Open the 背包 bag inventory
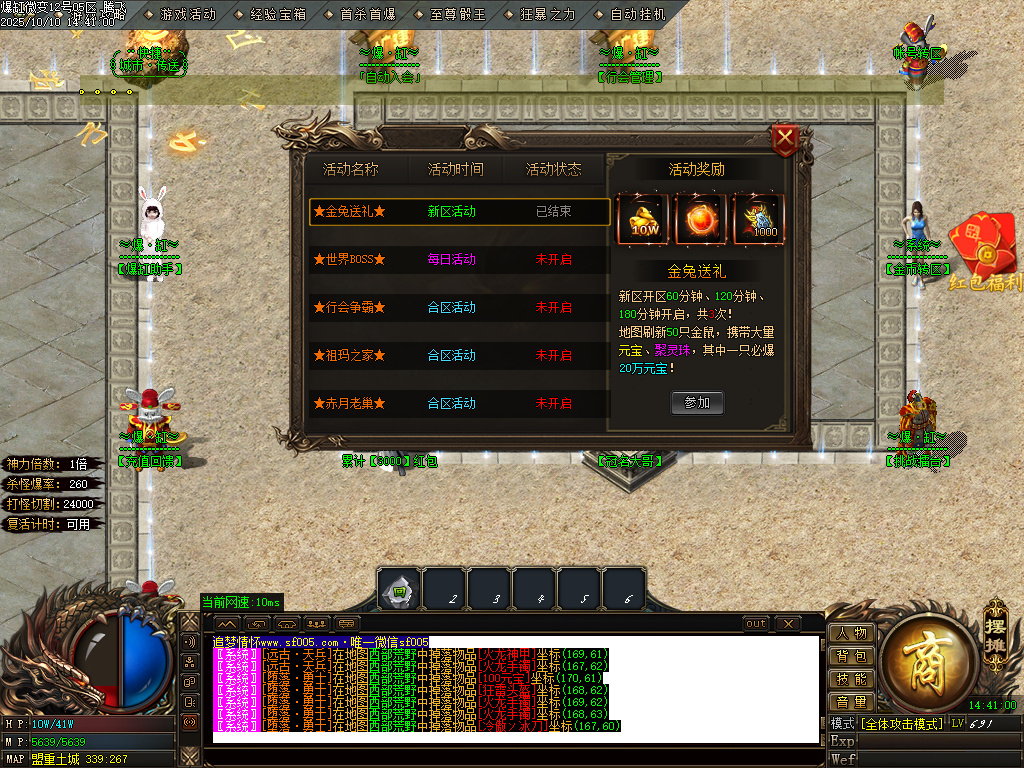 pos(851,656)
